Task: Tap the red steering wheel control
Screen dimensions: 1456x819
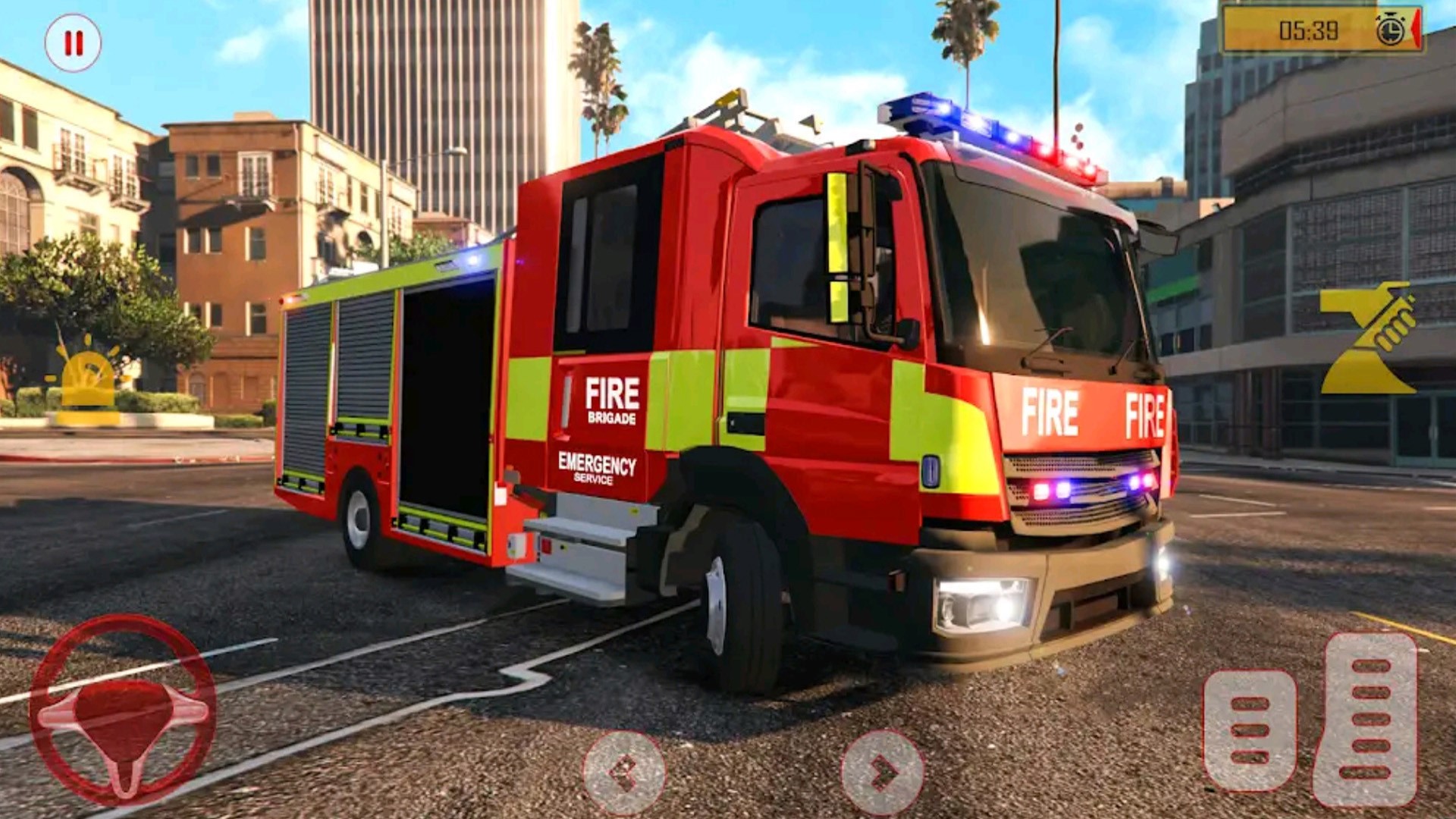Action: pyautogui.click(x=123, y=711)
